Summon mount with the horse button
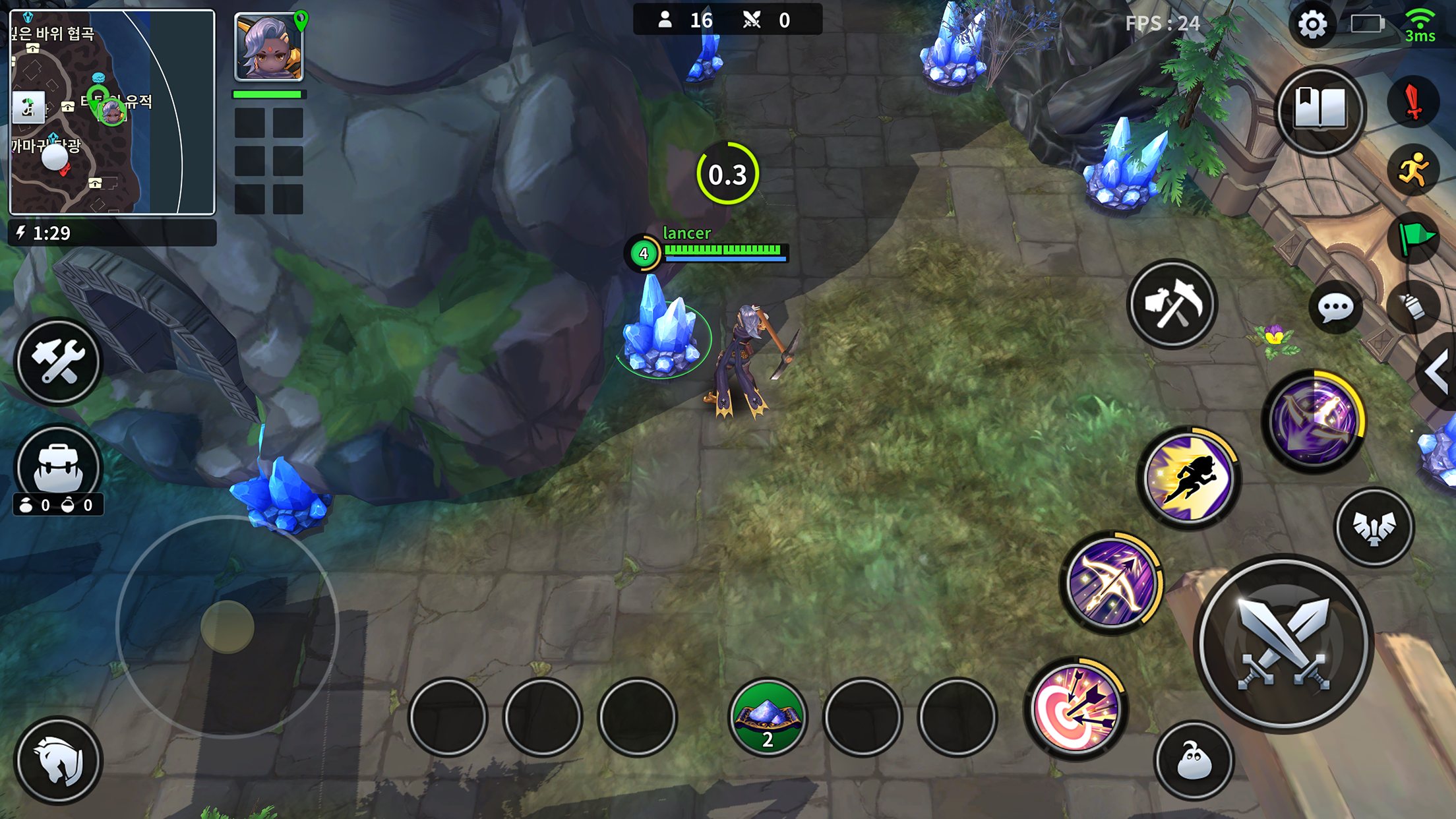This screenshot has height=819, width=1456. [58, 760]
